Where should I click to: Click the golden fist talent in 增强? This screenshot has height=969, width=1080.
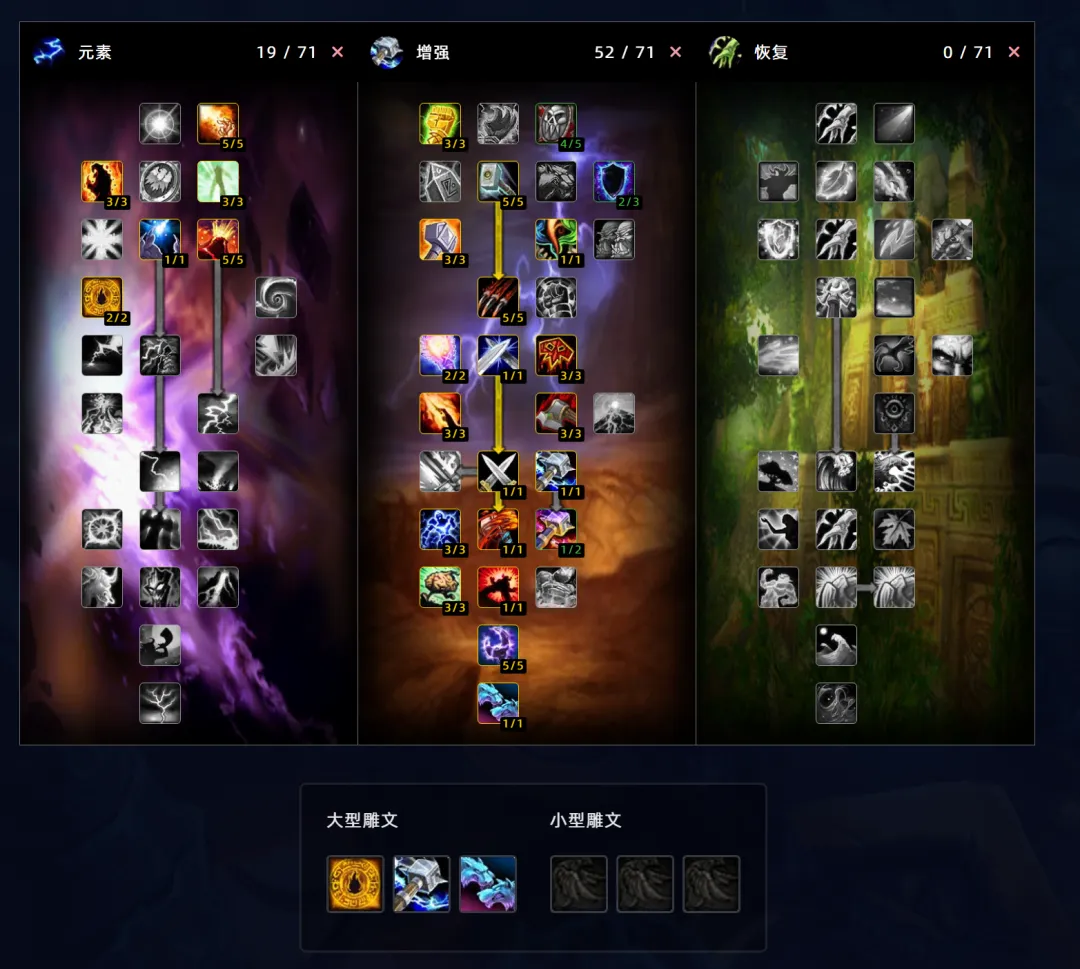tap(440, 124)
